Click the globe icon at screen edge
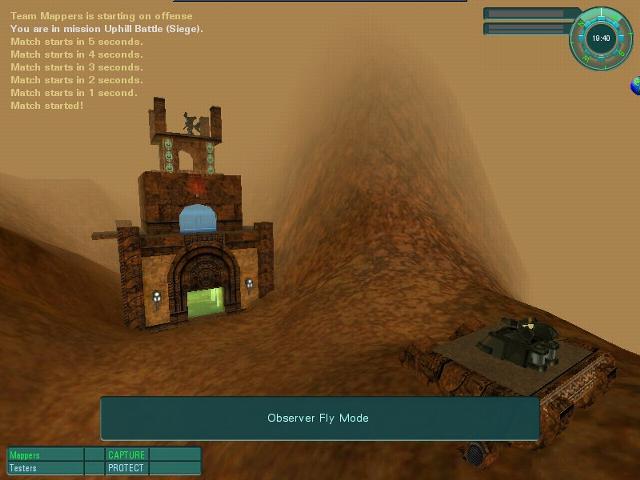This screenshot has width=640, height=480. 635,88
